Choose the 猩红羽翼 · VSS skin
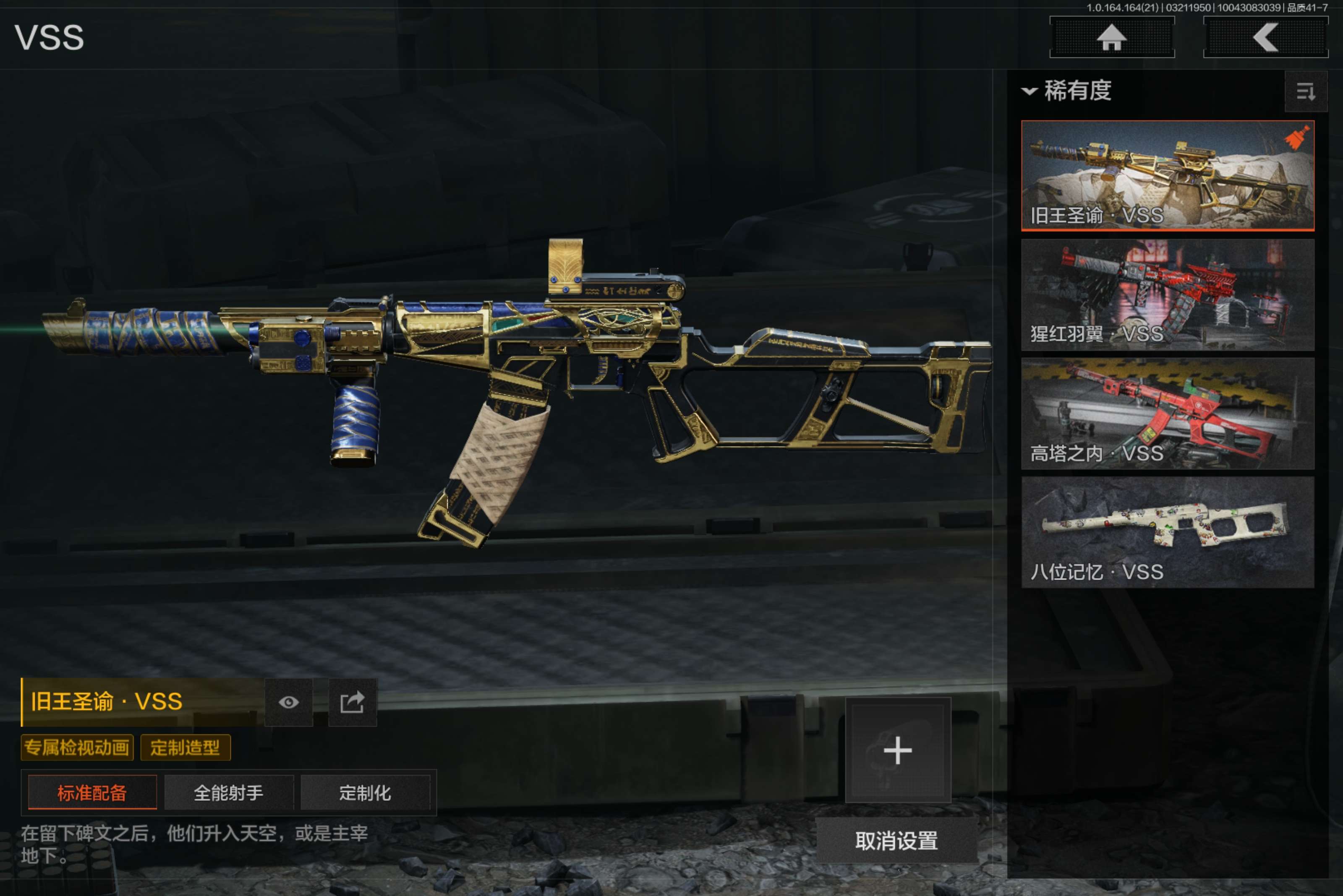Viewport: 1343px width, 896px height. 1167,295
